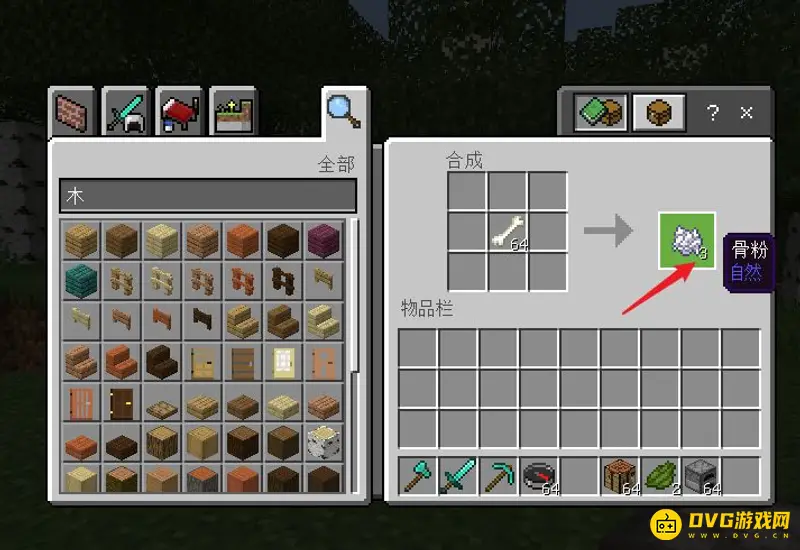The image size is (800, 550).
Task: Toggle the recipe book with chest button
Action: click(x=600, y=112)
